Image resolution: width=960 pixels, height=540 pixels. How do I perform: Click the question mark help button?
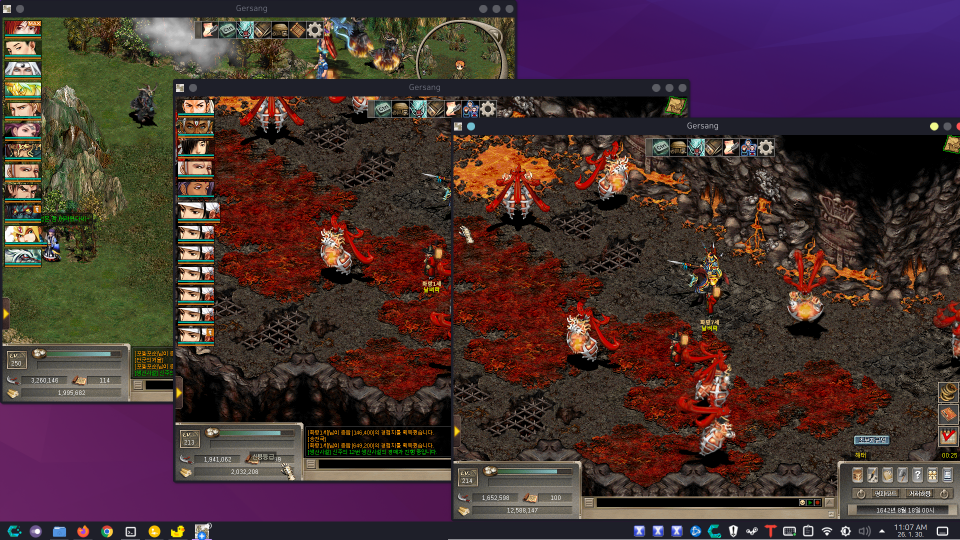pyautogui.click(x=917, y=475)
